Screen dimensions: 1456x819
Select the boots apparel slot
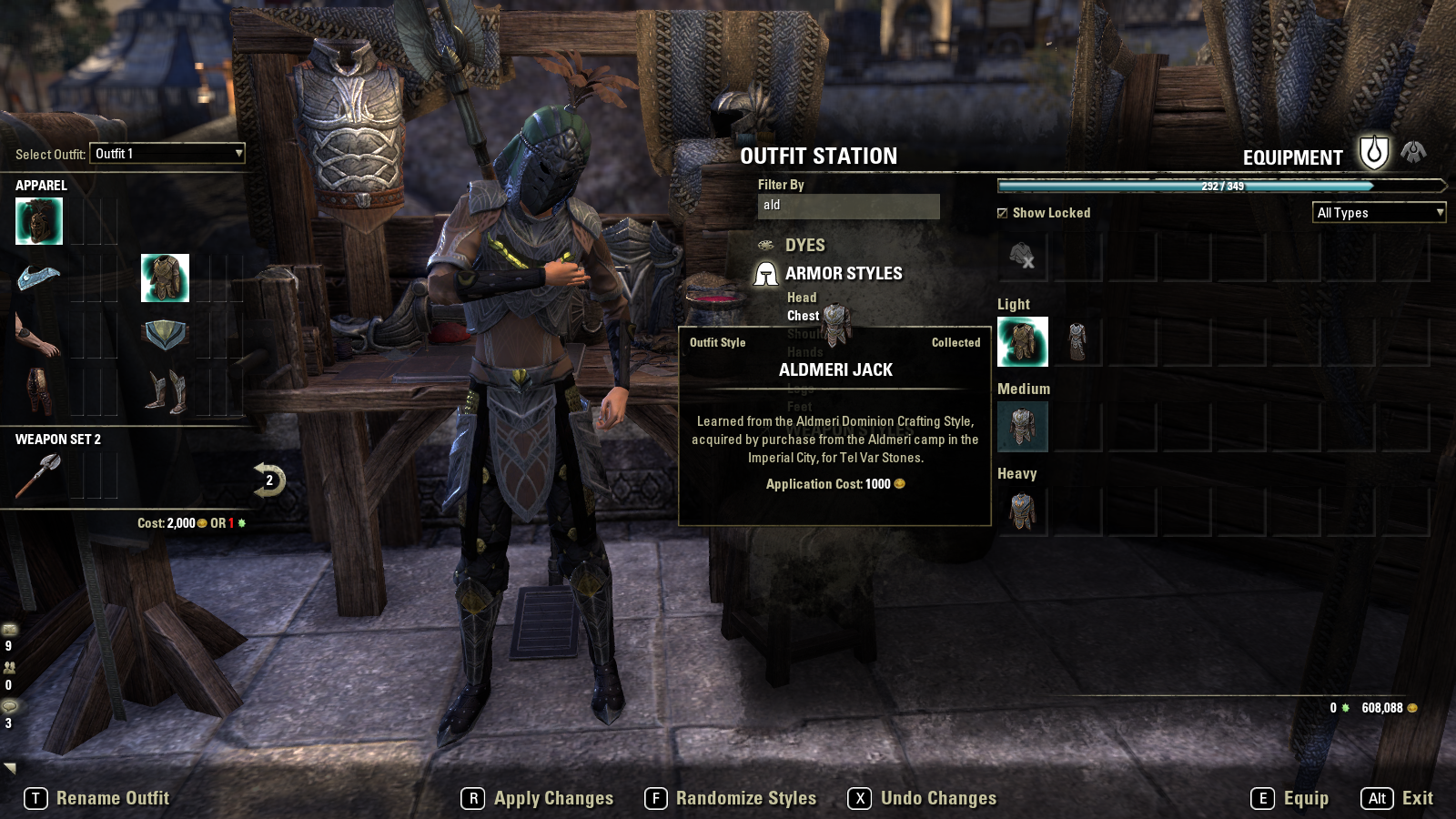pyautogui.click(x=165, y=390)
